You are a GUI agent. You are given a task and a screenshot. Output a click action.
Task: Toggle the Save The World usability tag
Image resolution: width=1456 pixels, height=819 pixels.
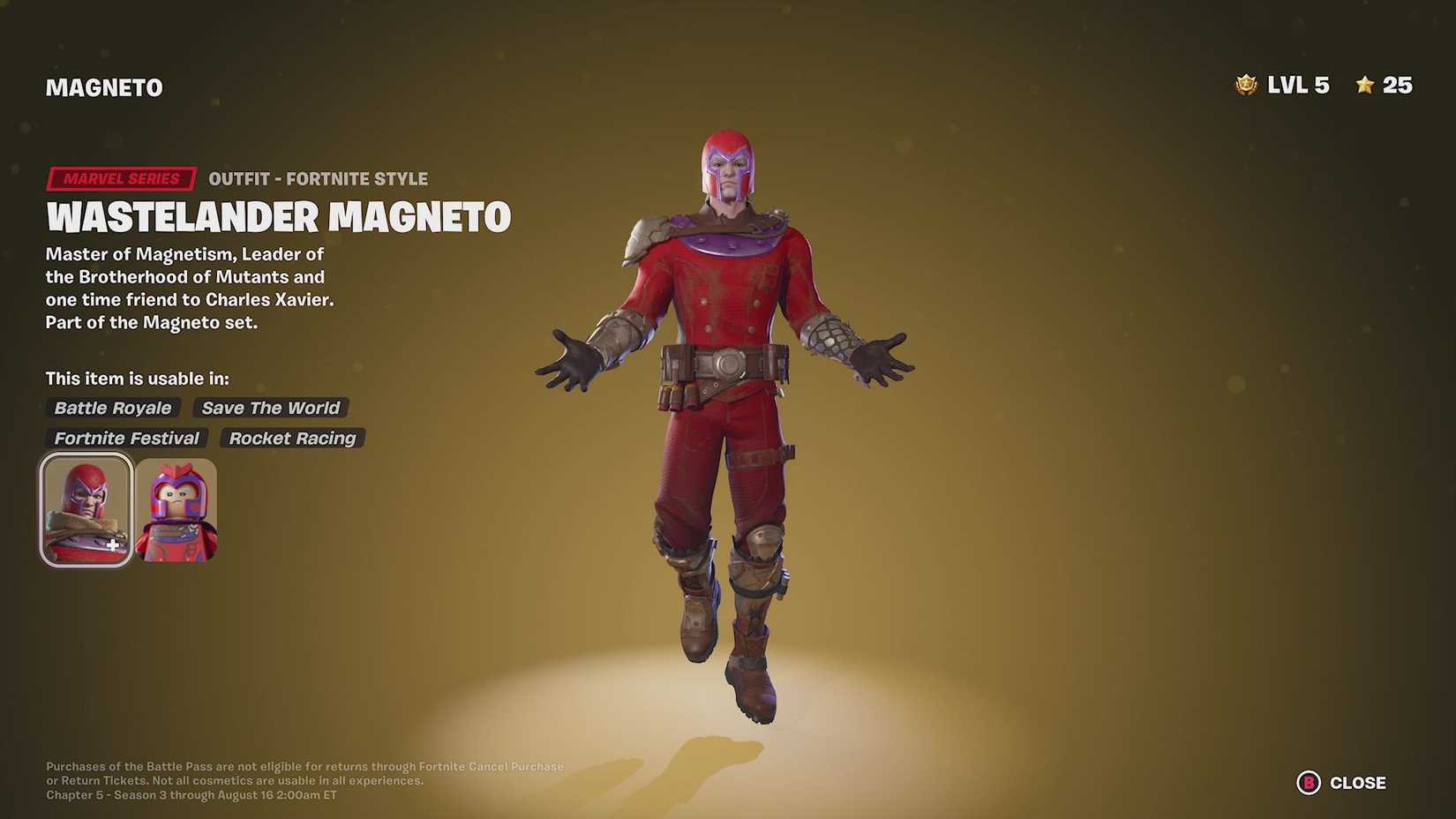click(x=270, y=407)
